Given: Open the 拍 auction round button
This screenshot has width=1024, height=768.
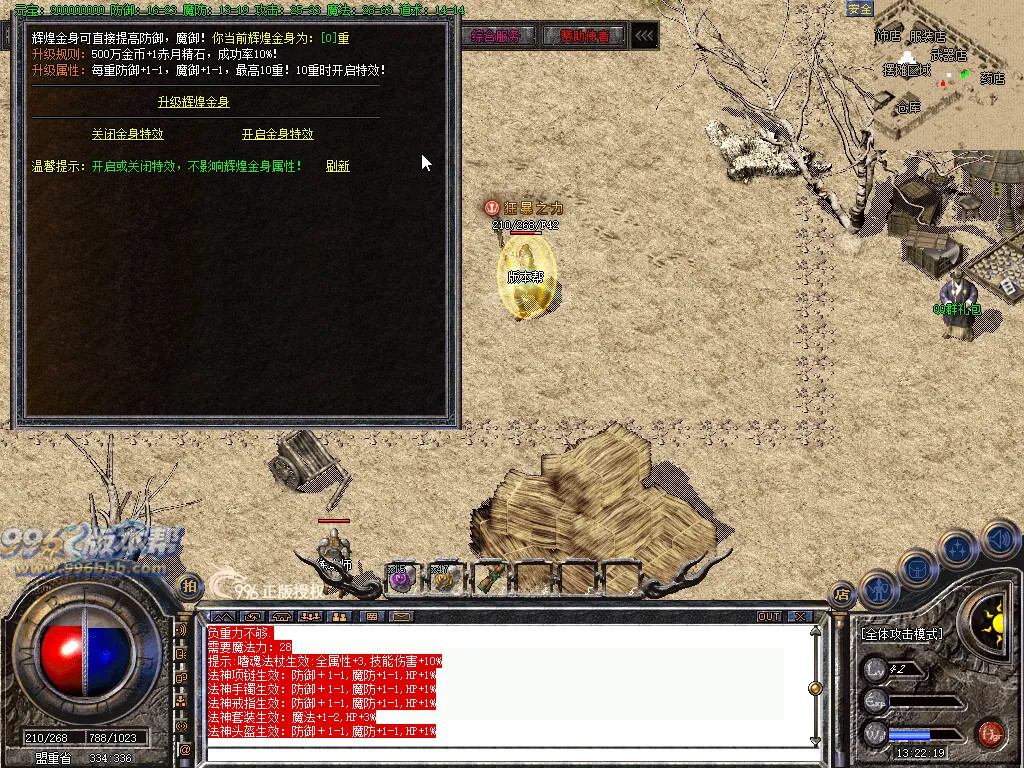Looking at the screenshot, I should (187, 585).
